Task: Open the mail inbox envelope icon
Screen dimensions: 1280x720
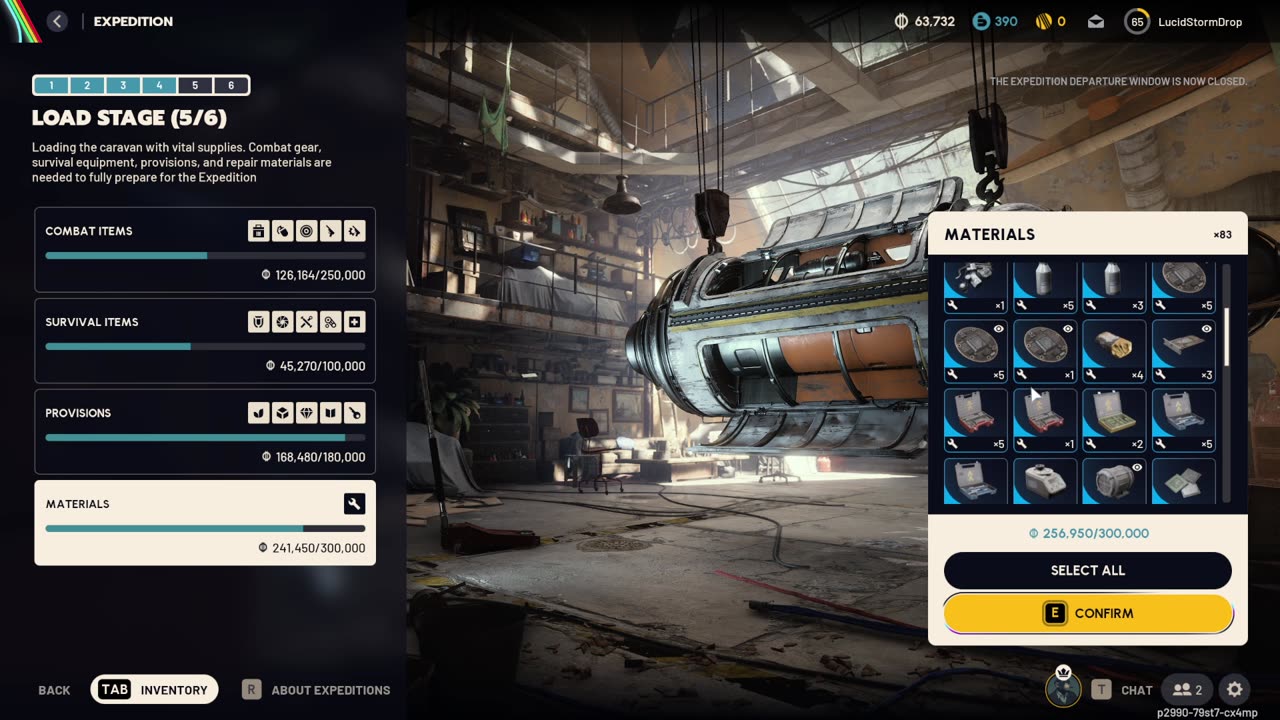Action: pos(1096,21)
